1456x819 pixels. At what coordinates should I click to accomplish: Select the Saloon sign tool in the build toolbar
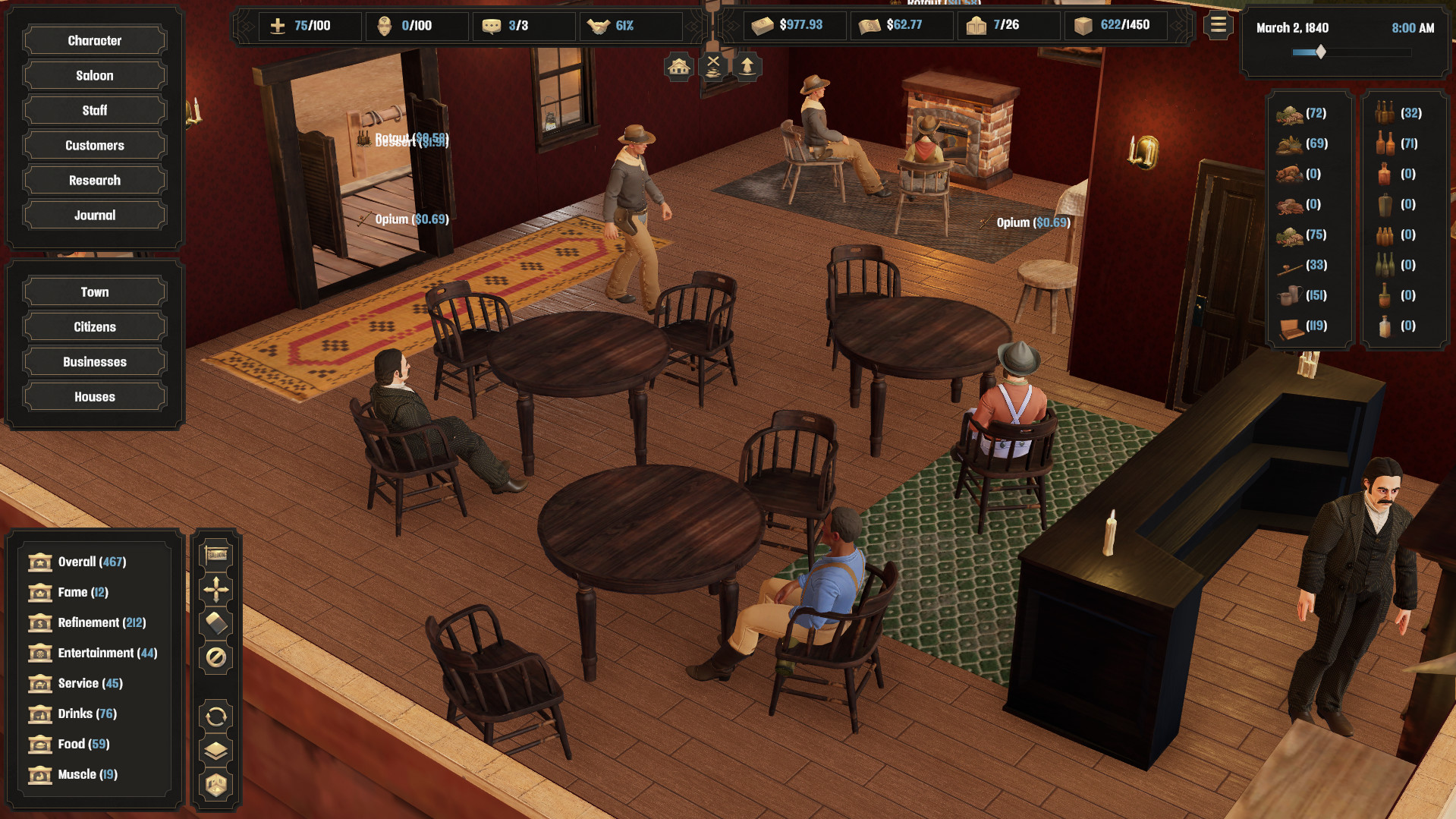(x=216, y=554)
